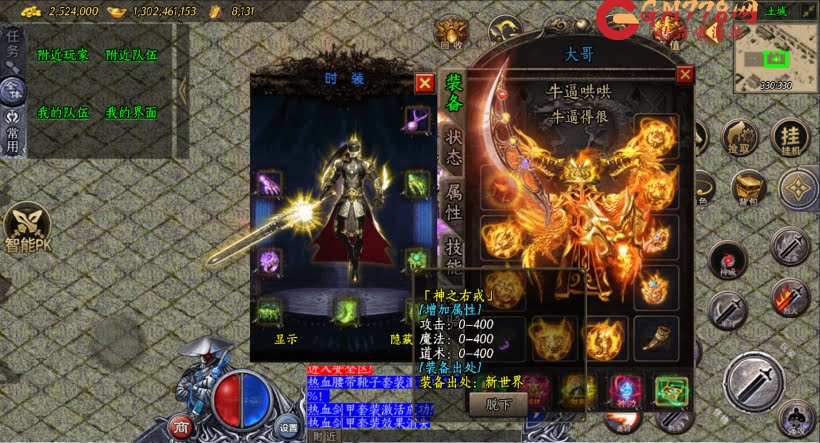
Task: Open the 设置 settings button
Action: coord(288,424)
